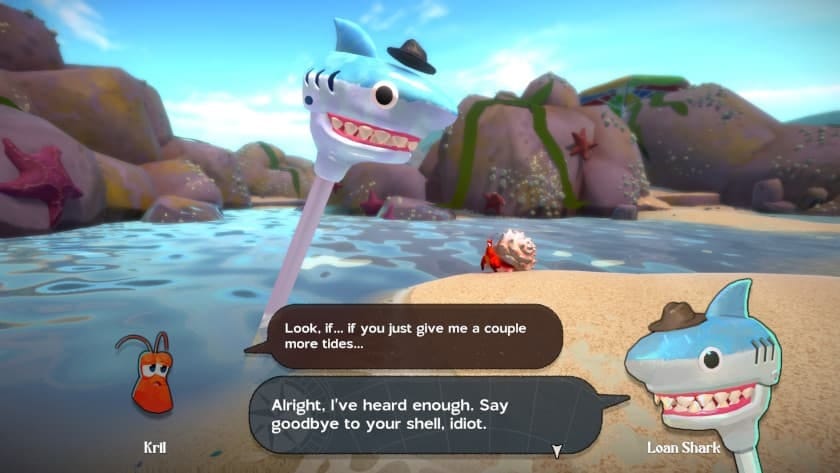Viewport: 840px width, 473px height.
Task: Click Loan Shark's dialogue speech bubble
Action: (x=425, y=414)
